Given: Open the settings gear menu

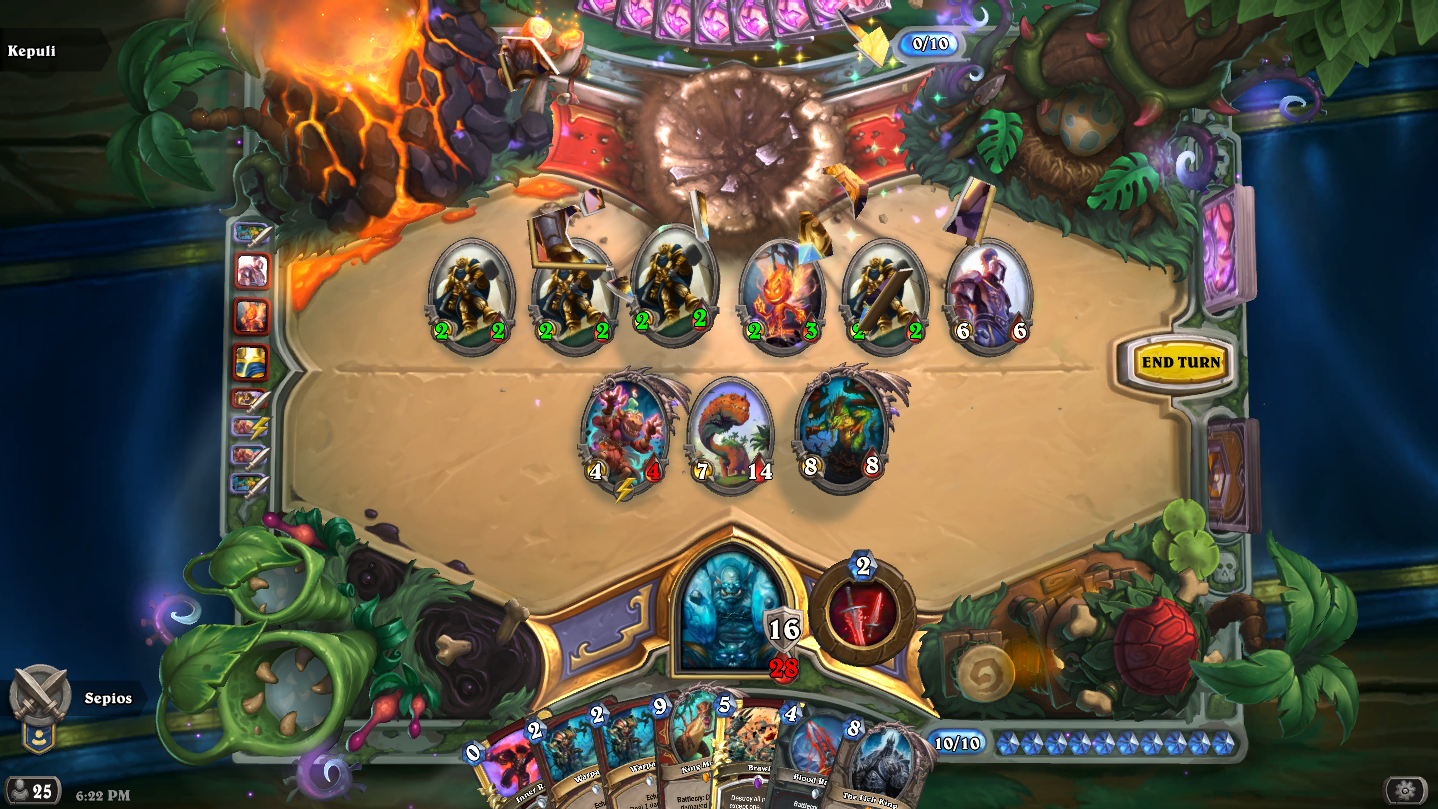Looking at the screenshot, I should click(x=1405, y=790).
